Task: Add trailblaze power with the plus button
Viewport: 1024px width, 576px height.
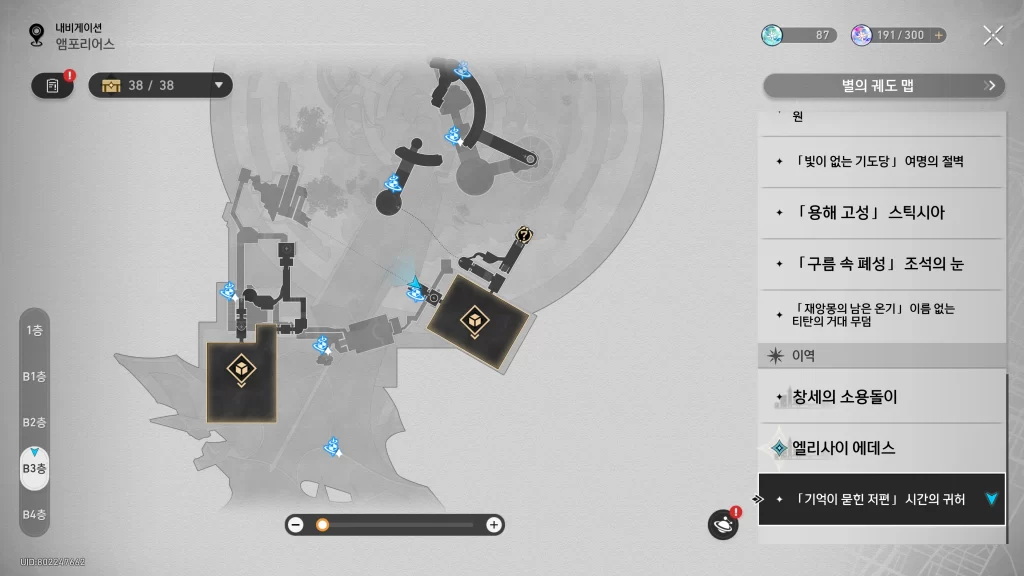Action: coord(938,35)
